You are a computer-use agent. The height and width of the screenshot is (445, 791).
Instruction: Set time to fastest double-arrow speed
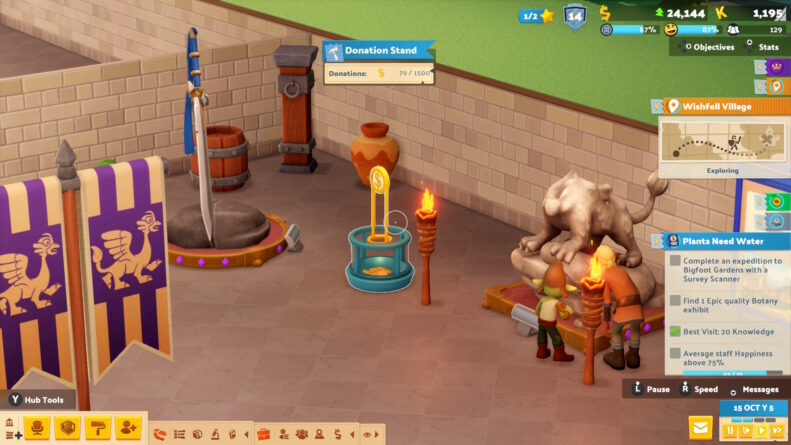point(776,430)
